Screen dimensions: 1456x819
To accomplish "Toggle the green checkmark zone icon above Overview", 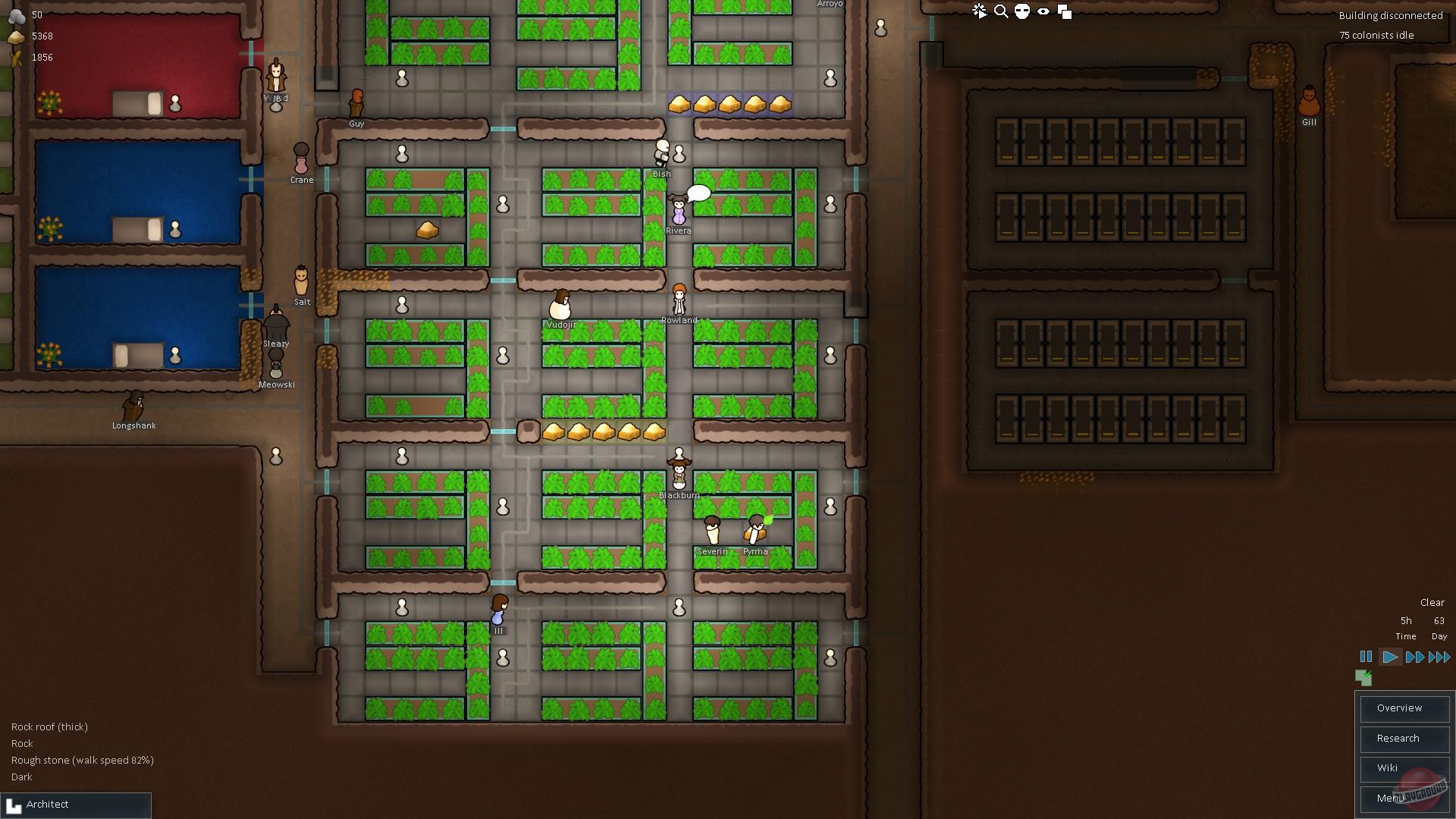I will click(x=1364, y=679).
